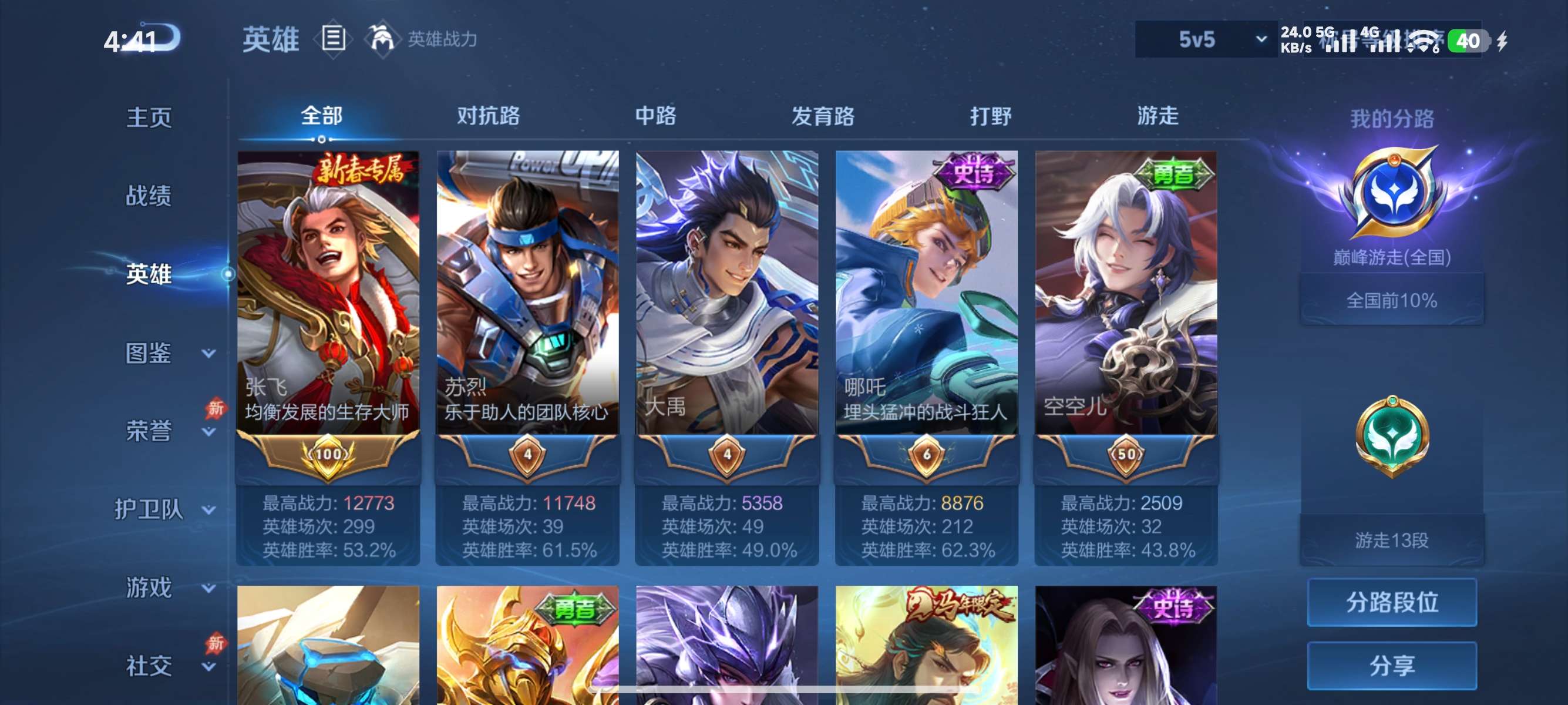This screenshot has width=1568, height=705.
Task: Click the 英雄战力 helmet icon
Action: (x=383, y=39)
